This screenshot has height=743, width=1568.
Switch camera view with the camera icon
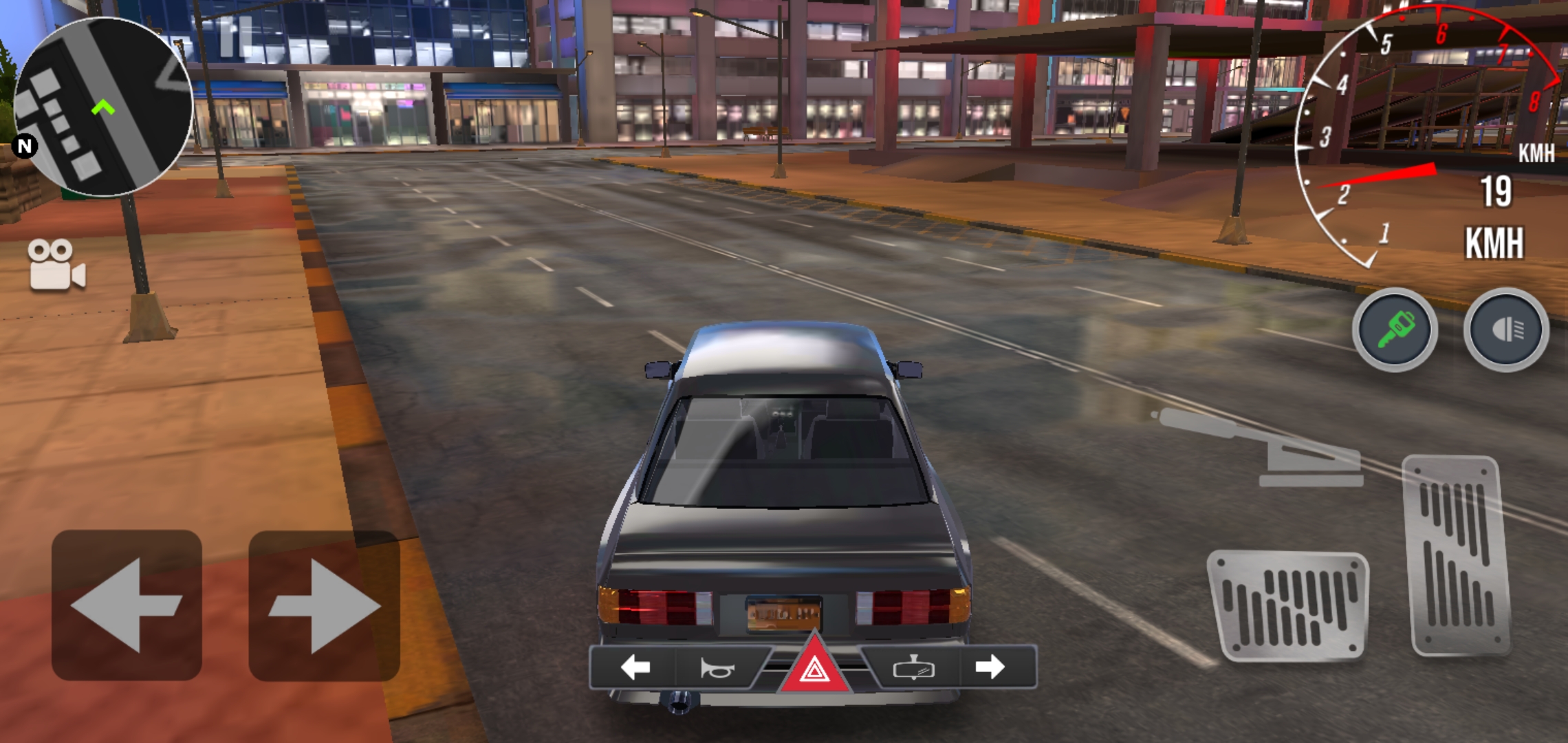click(56, 265)
